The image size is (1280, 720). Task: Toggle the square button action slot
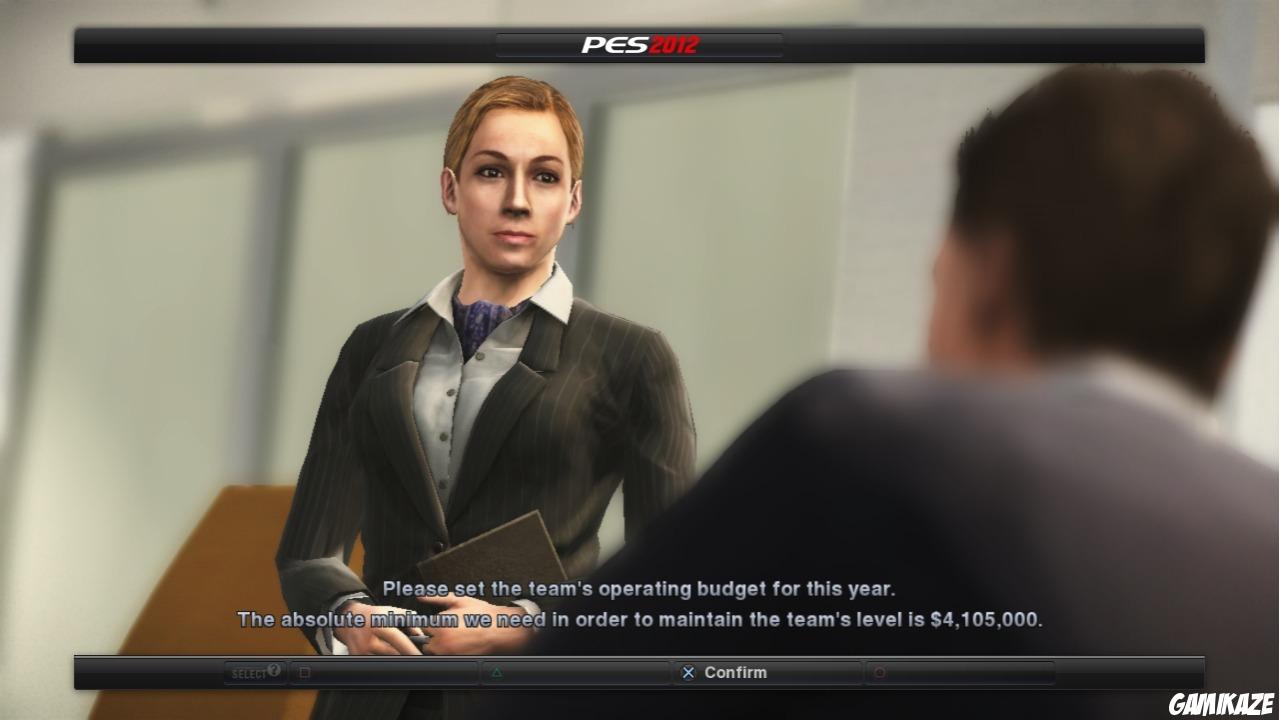tap(383, 673)
